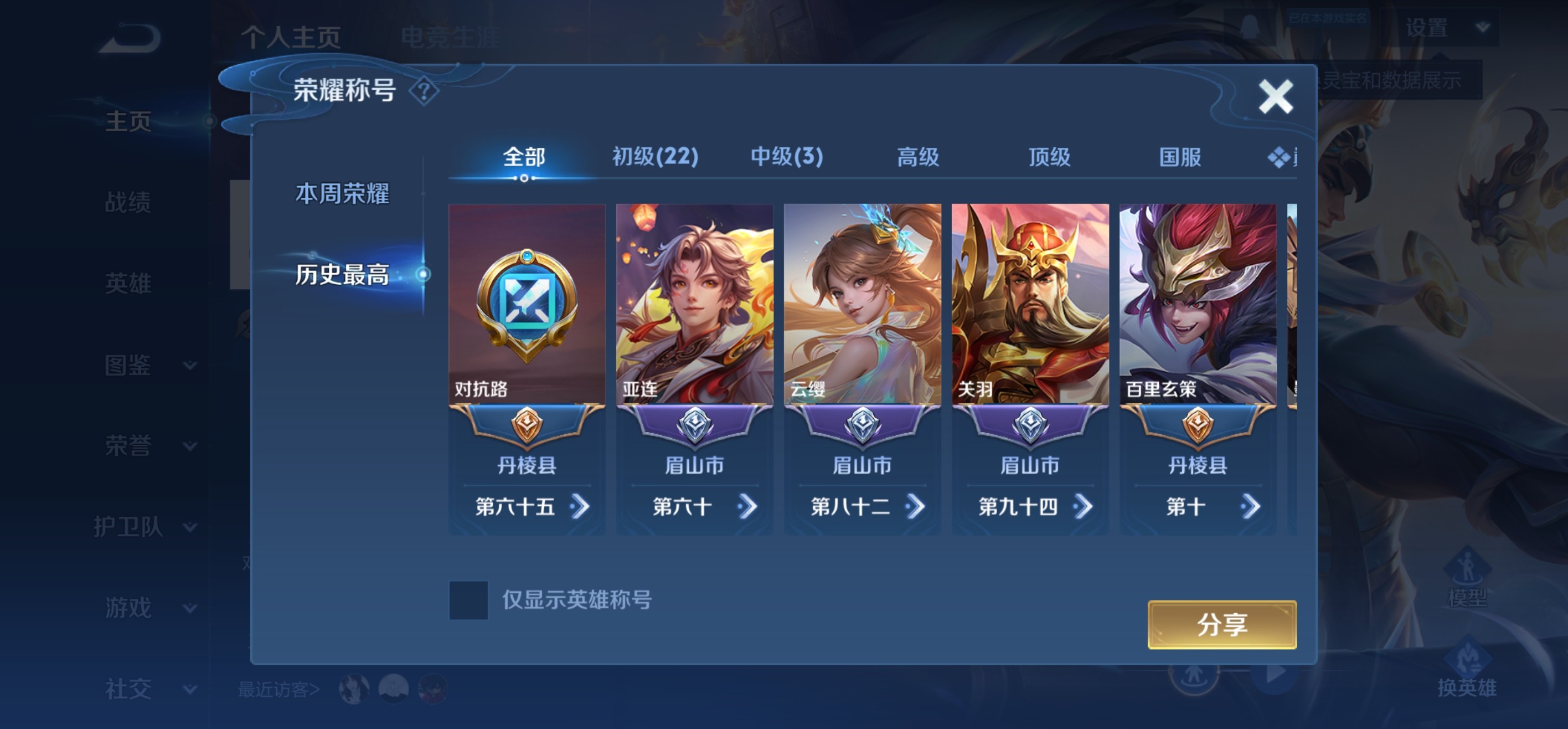Open the 电竞生涯 tab
Screen dimensions: 1568x729
click(451, 37)
